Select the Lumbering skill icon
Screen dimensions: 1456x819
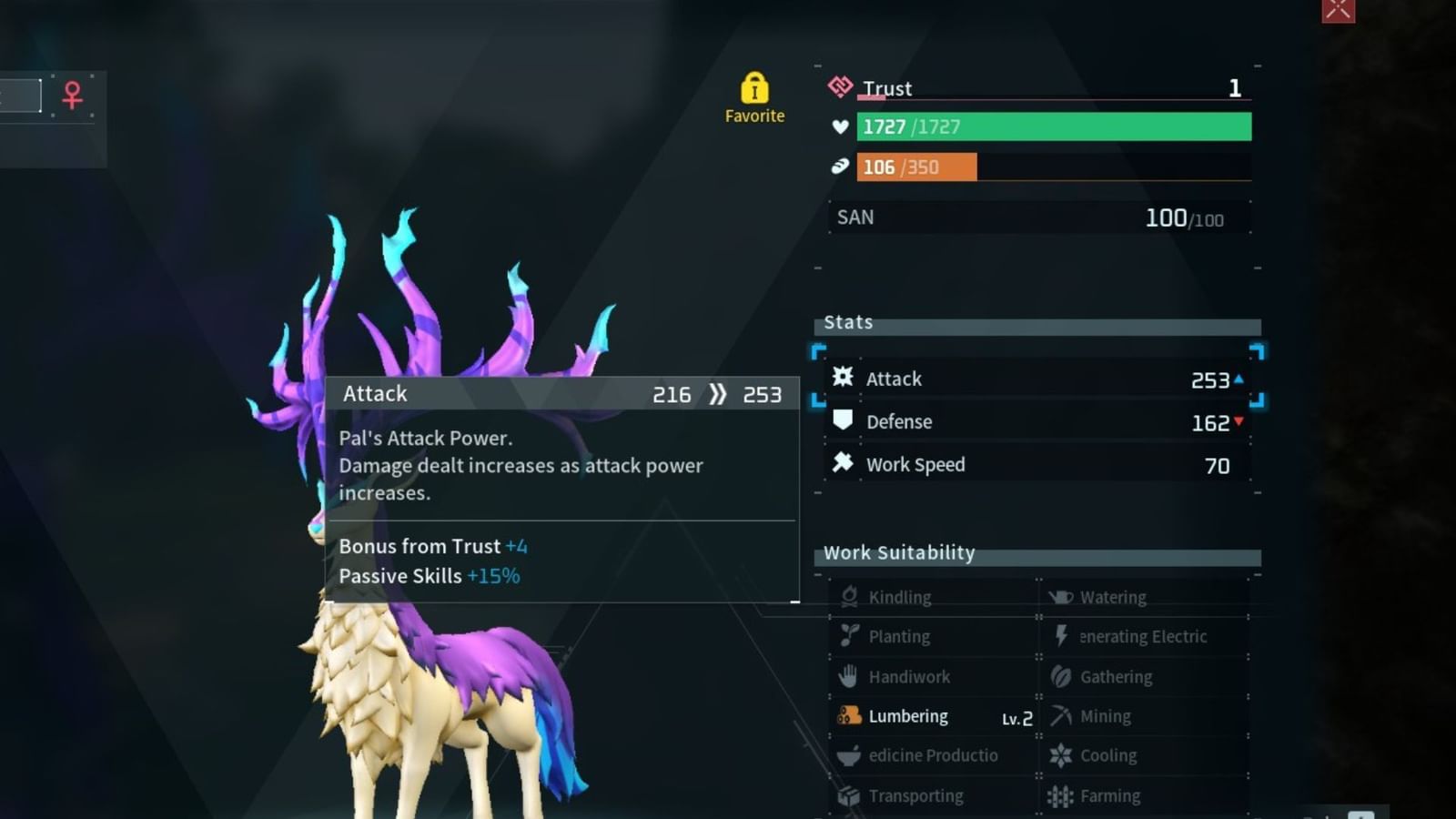(x=852, y=716)
